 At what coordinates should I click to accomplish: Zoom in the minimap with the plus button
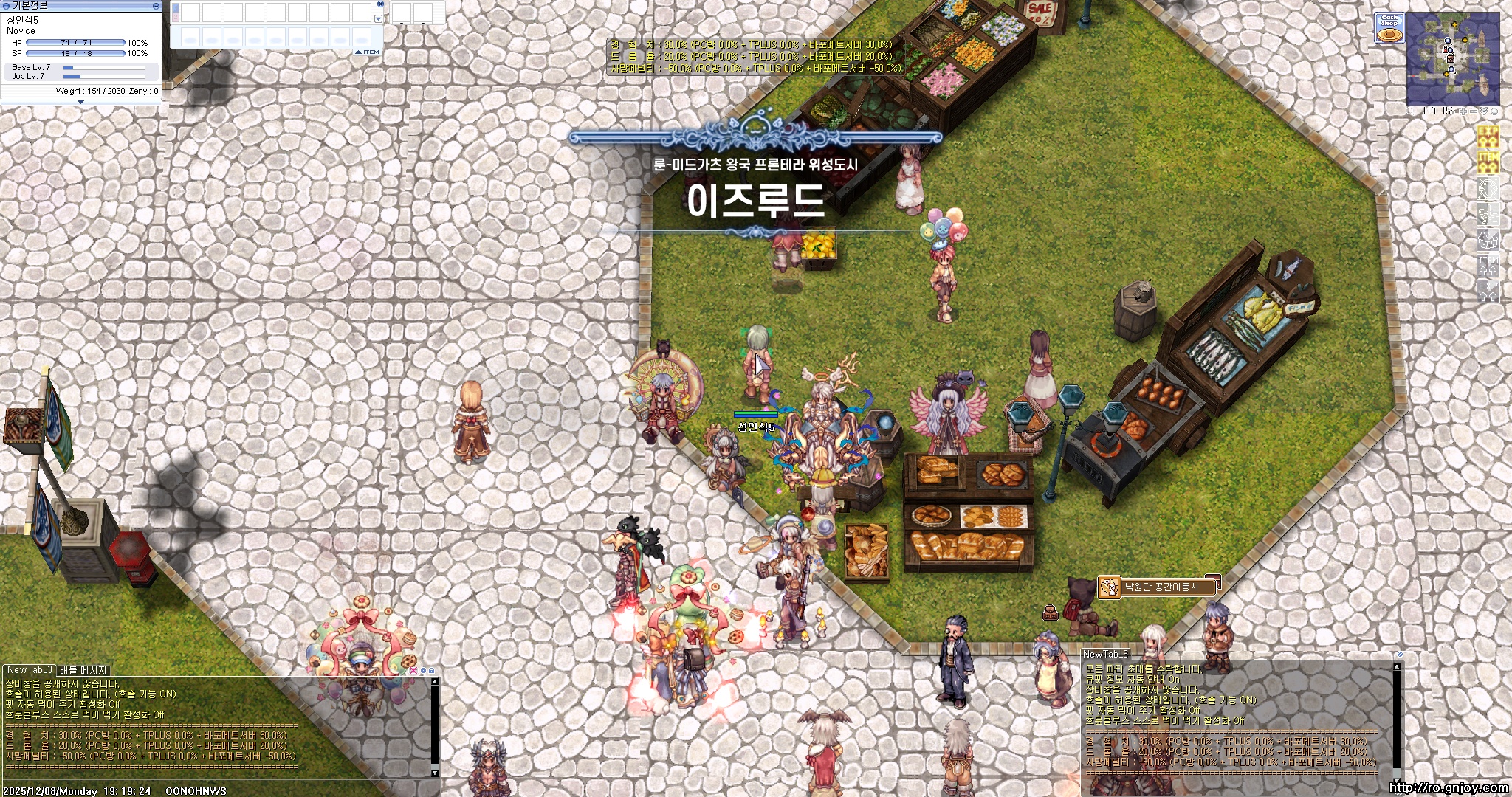[1463, 111]
